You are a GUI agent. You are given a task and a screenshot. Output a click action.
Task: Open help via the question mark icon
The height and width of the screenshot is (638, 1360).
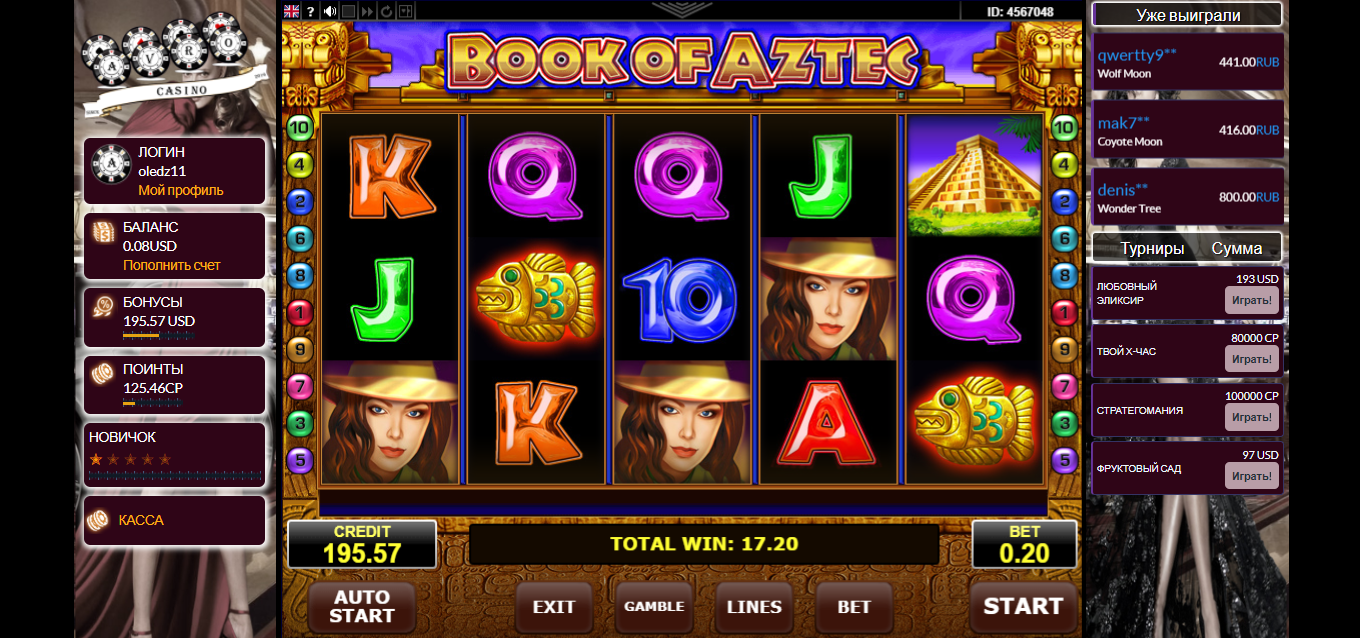311,11
